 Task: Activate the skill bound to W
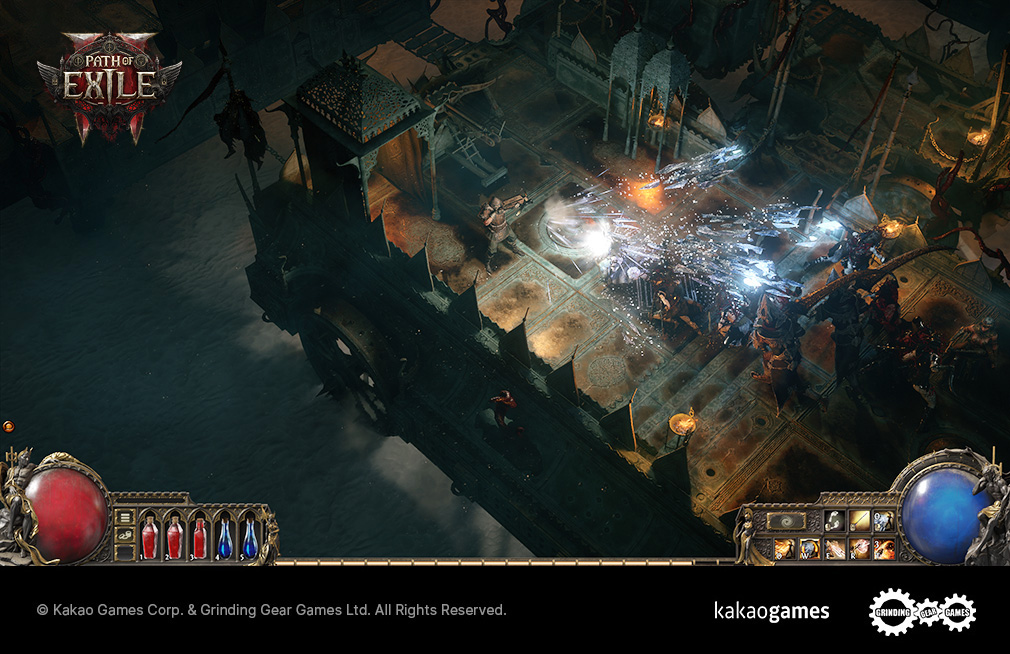(x=810, y=548)
